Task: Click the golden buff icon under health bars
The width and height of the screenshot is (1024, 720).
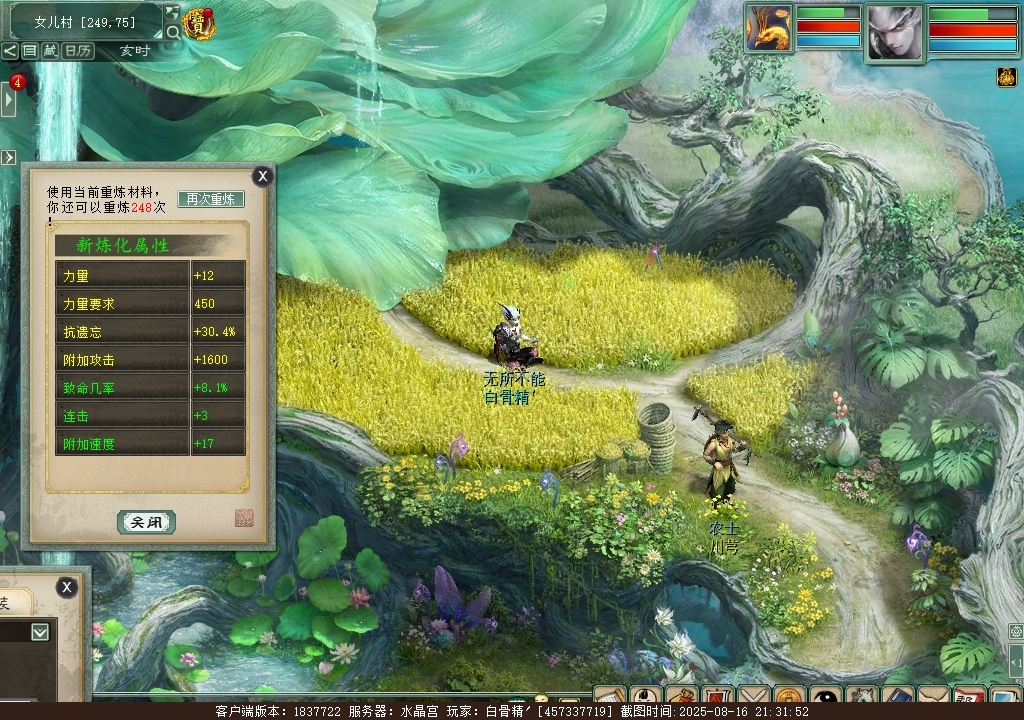Action: (x=1006, y=77)
